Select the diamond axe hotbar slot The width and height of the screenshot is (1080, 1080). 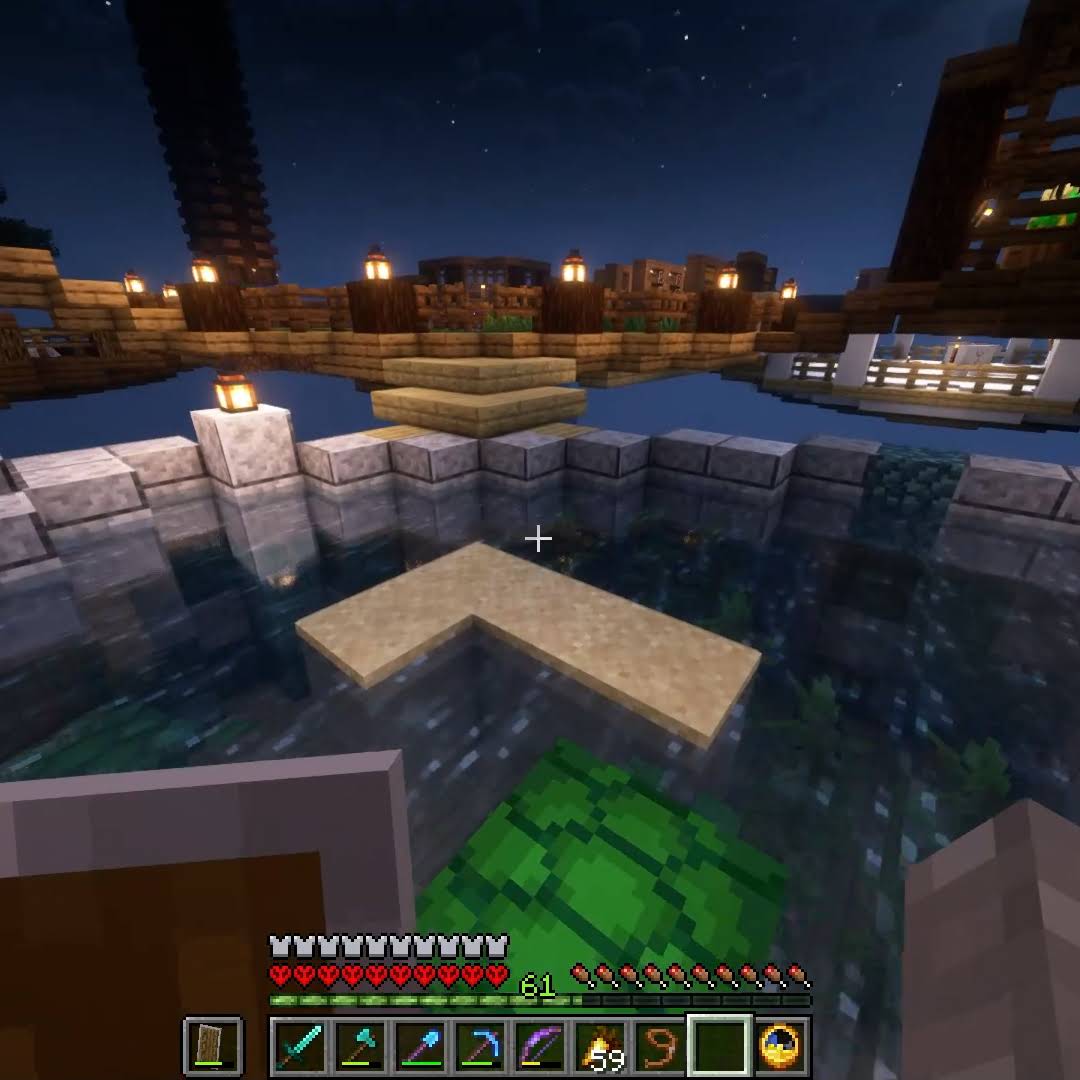pos(360,1046)
